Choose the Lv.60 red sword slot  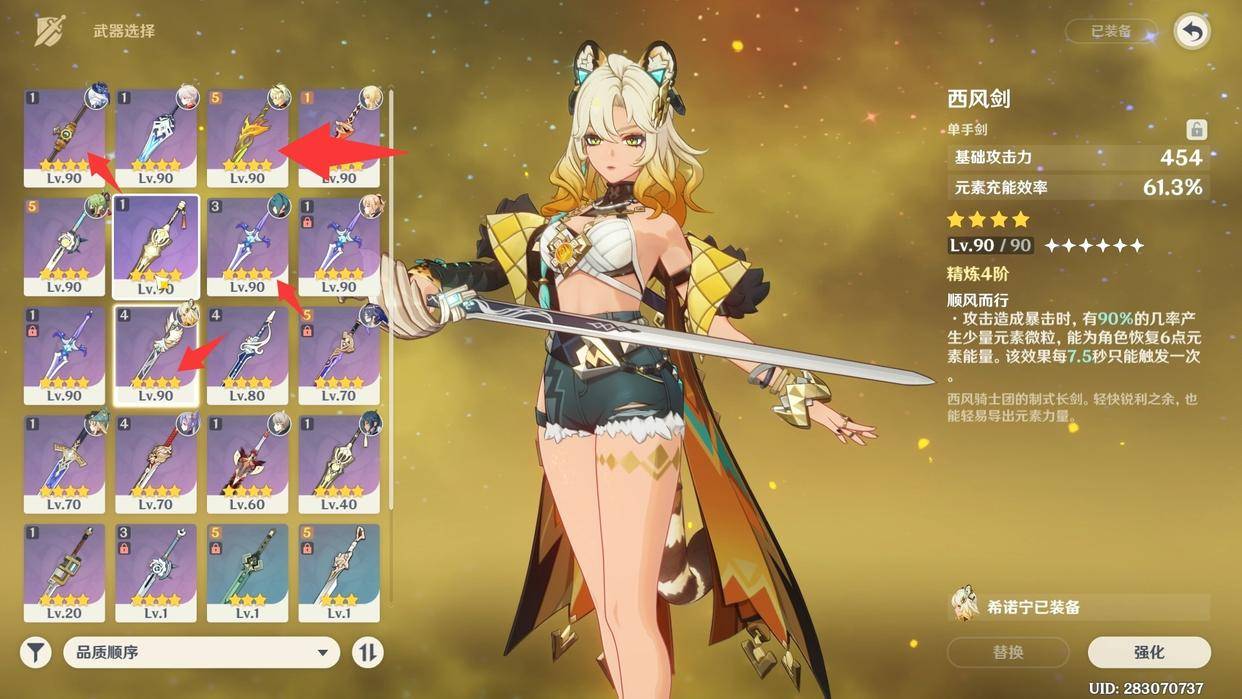[x=247, y=462]
